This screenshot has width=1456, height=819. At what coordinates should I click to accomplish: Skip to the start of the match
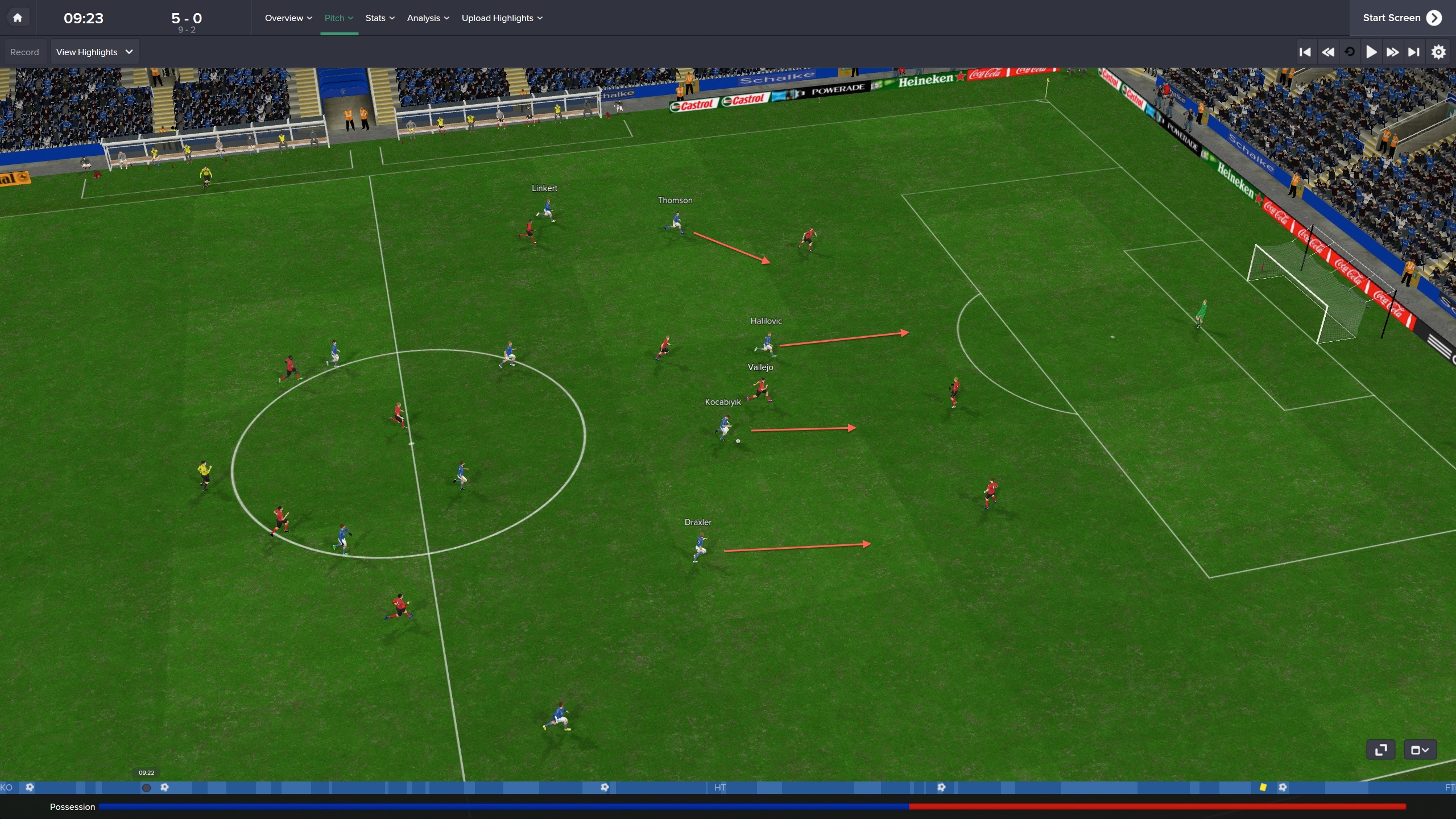[x=1305, y=52]
